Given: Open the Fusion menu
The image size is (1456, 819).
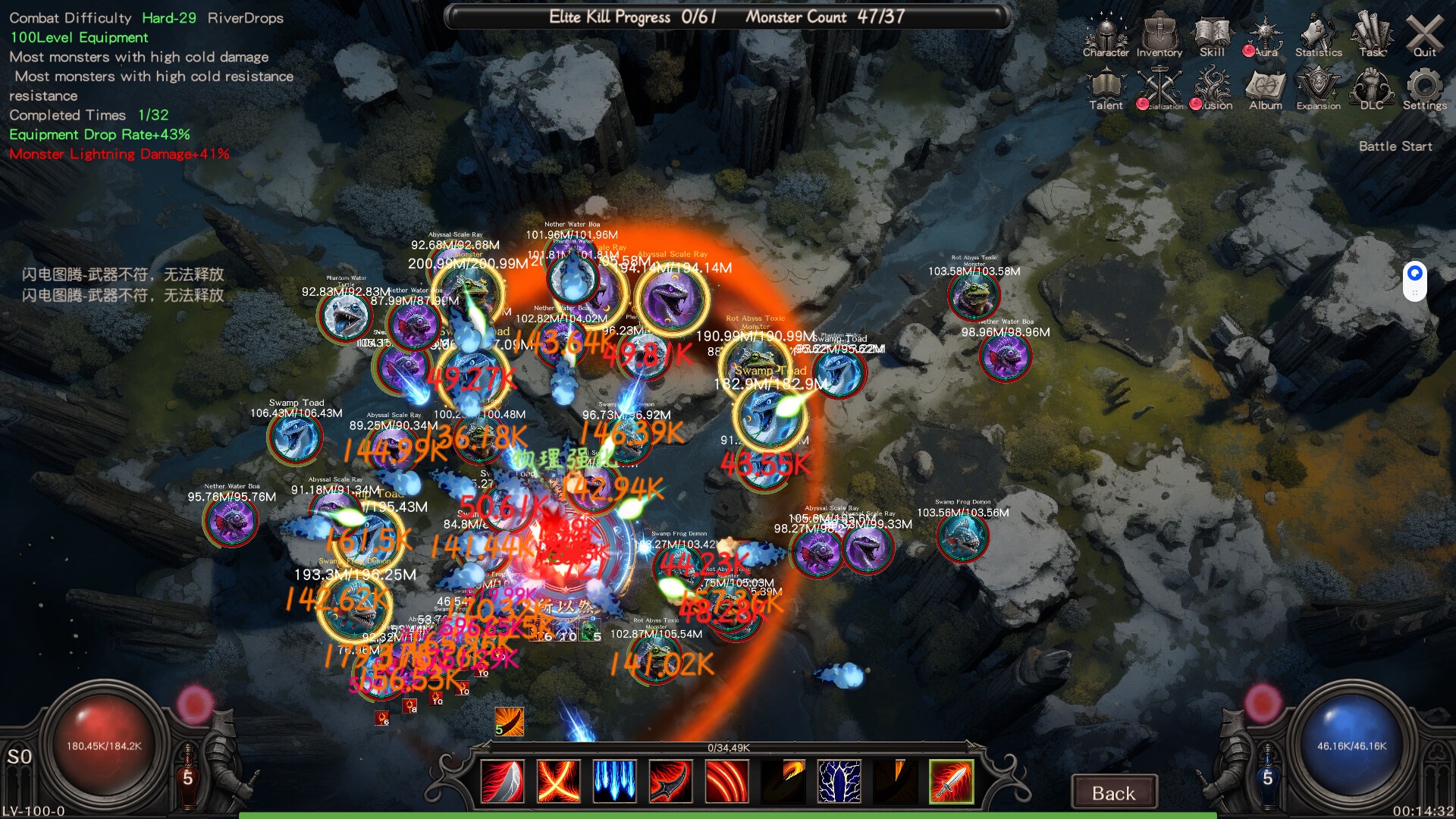Looking at the screenshot, I should 1213,89.
